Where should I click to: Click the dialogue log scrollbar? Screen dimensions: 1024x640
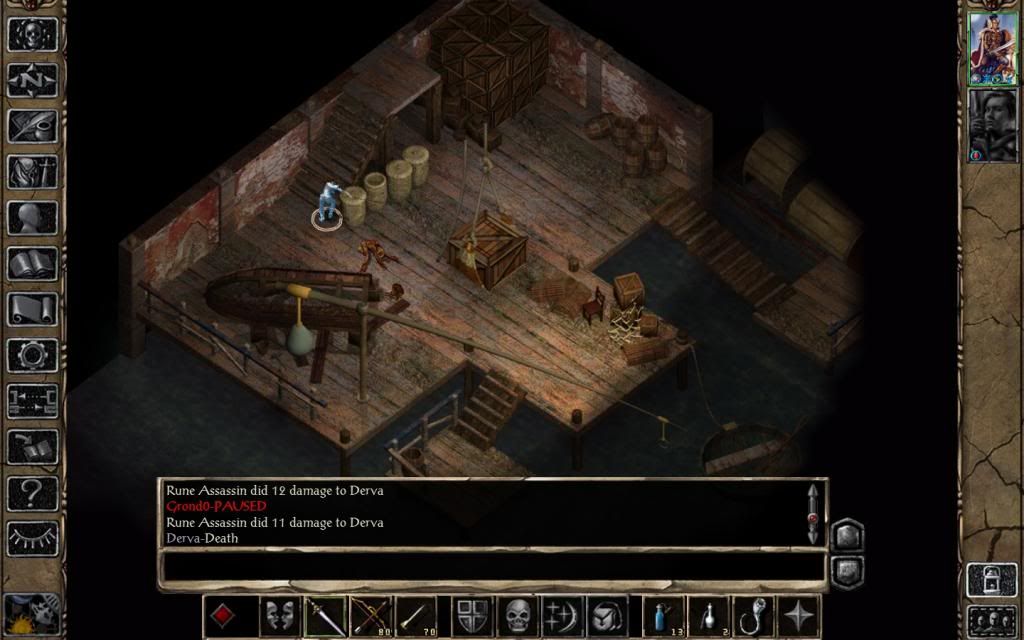(813, 513)
